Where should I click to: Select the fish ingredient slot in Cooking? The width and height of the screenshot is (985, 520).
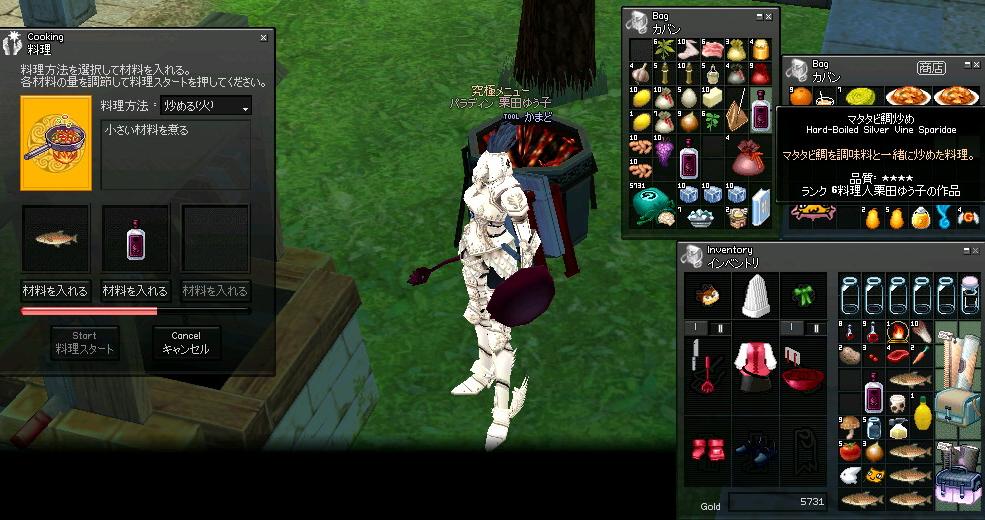[56, 238]
